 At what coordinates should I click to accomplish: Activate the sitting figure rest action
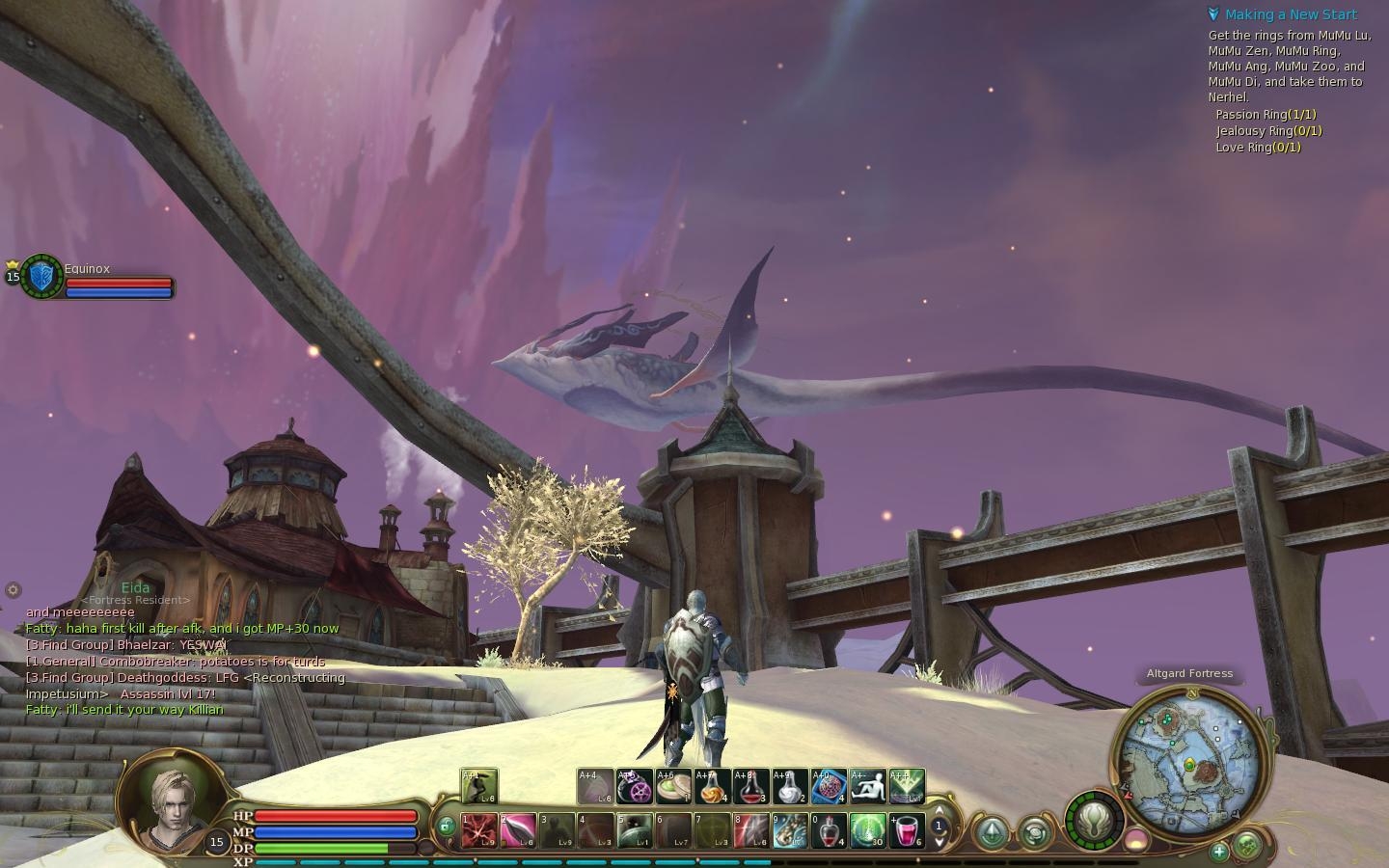click(868, 787)
